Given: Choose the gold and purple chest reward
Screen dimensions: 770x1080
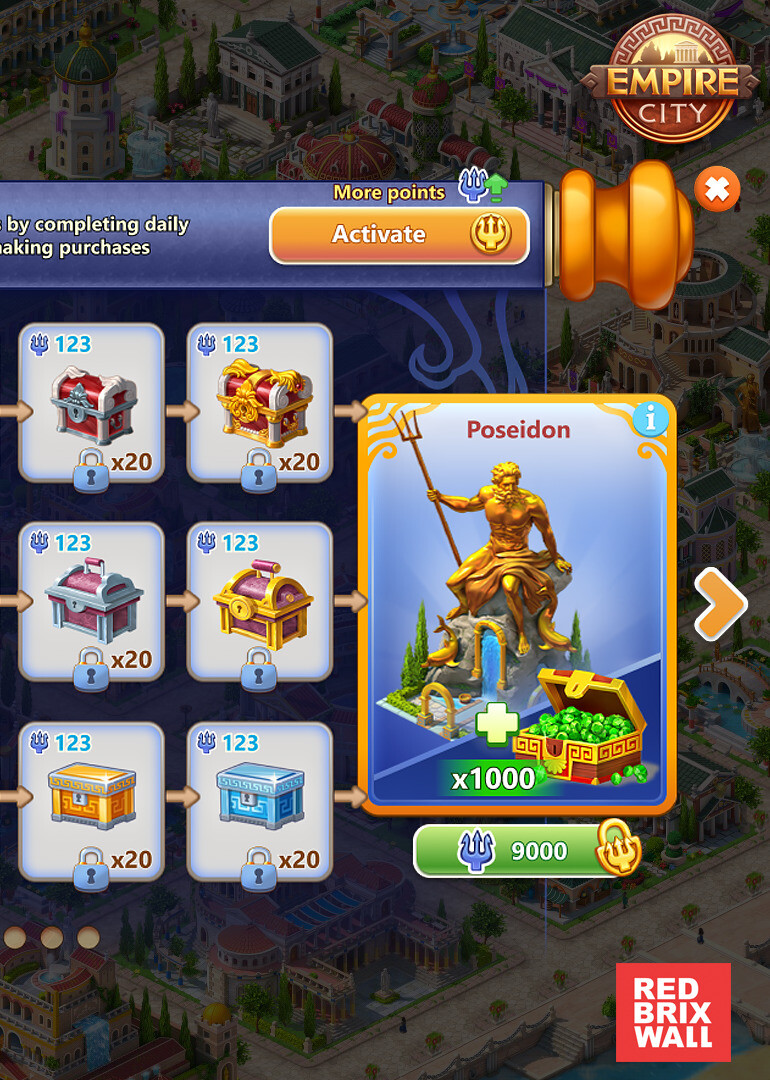Looking at the screenshot, I should tap(260, 602).
